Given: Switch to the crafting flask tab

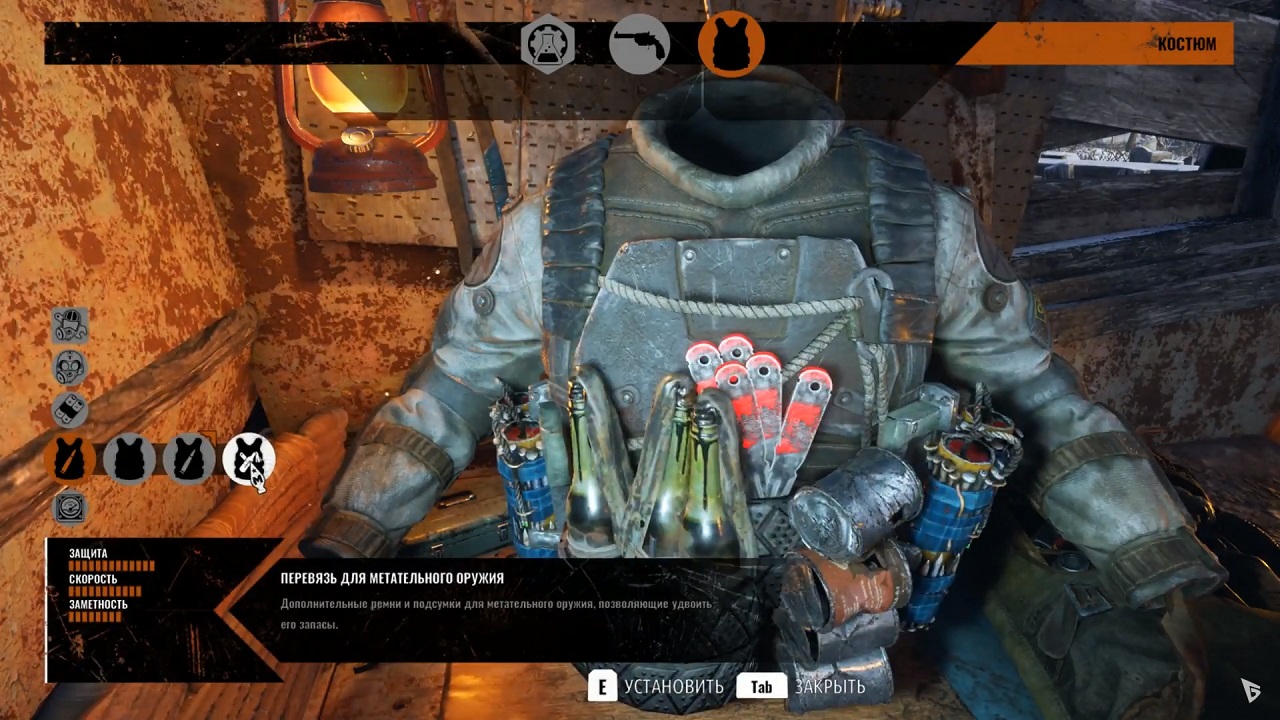Looking at the screenshot, I should 546,45.
